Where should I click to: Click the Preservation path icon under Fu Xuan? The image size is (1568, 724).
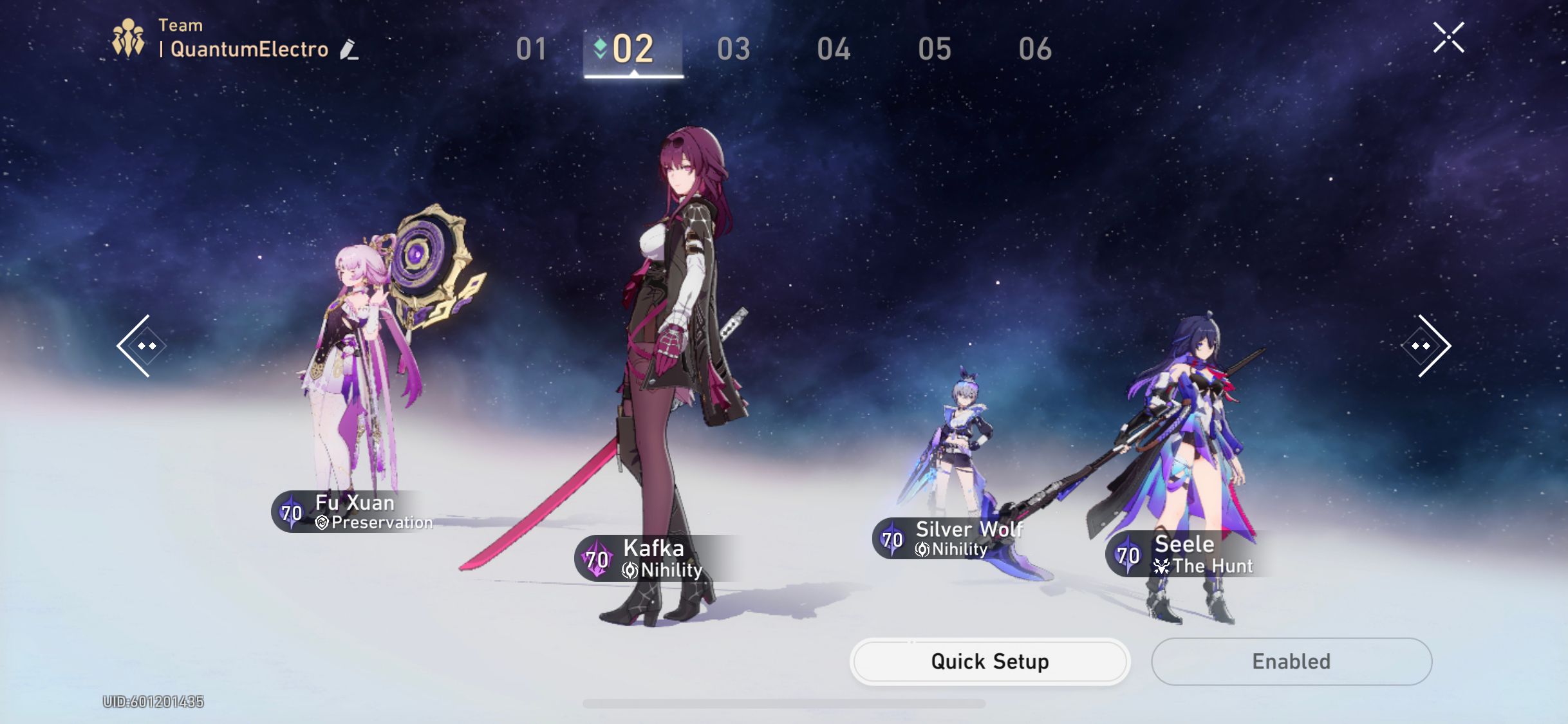click(x=321, y=523)
